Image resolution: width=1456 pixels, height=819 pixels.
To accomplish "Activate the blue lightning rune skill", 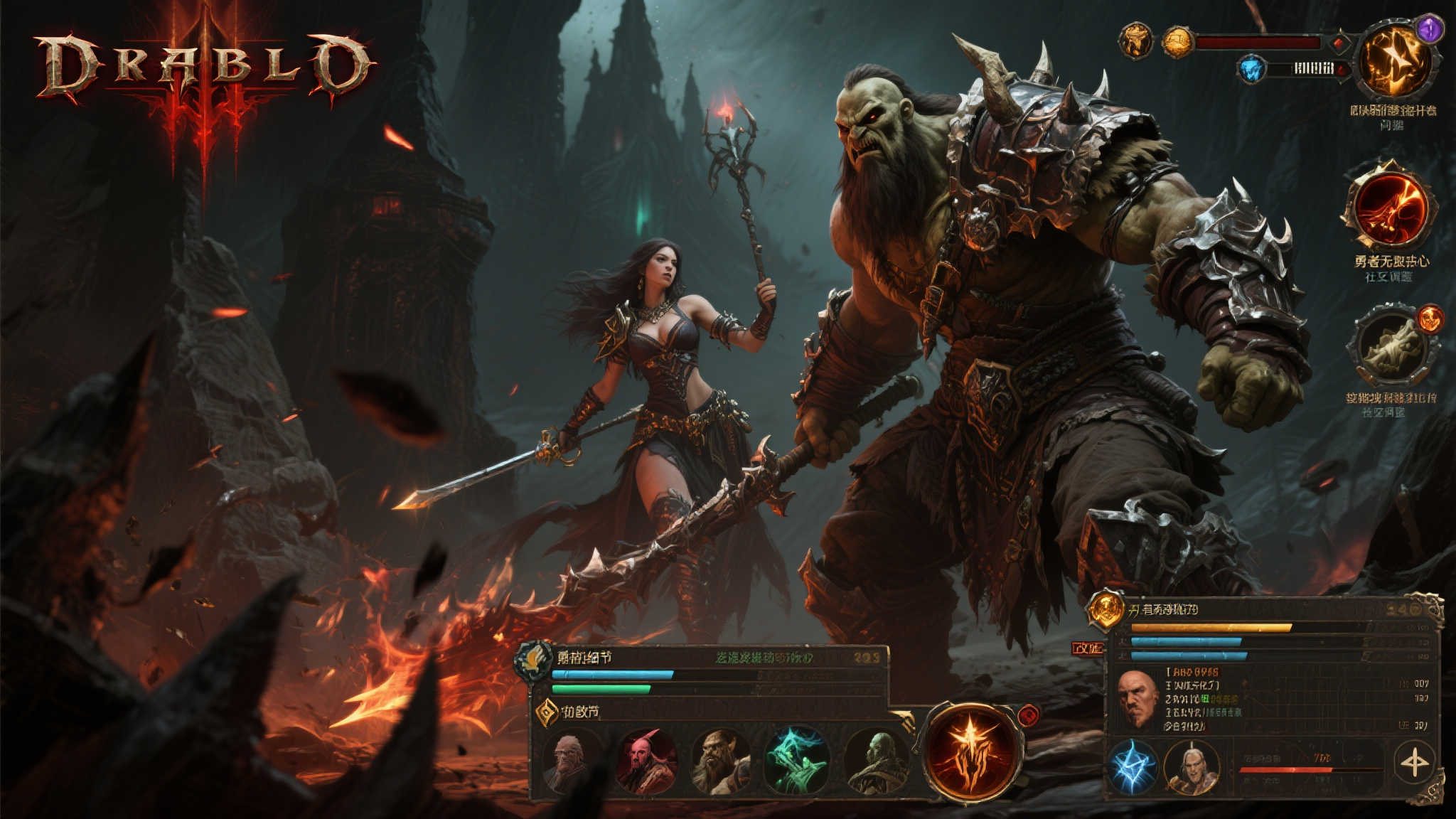I will (x=1133, y=767).
